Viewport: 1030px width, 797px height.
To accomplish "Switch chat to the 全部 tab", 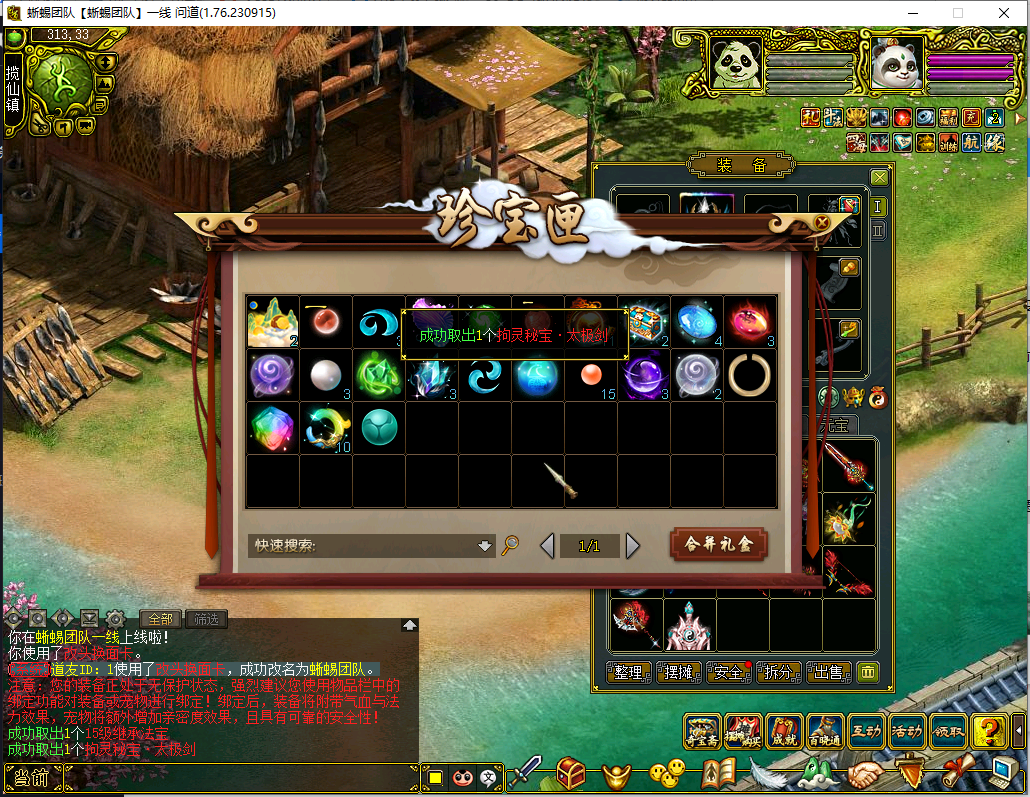I will 160,619.
